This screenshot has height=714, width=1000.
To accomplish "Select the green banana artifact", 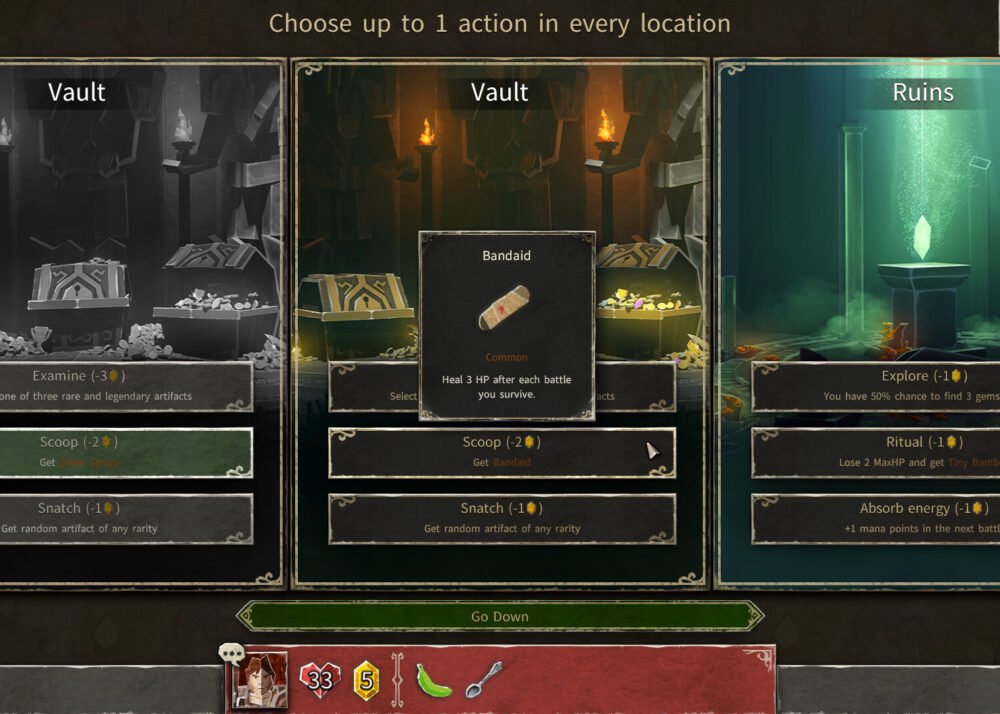I will 434,680.
